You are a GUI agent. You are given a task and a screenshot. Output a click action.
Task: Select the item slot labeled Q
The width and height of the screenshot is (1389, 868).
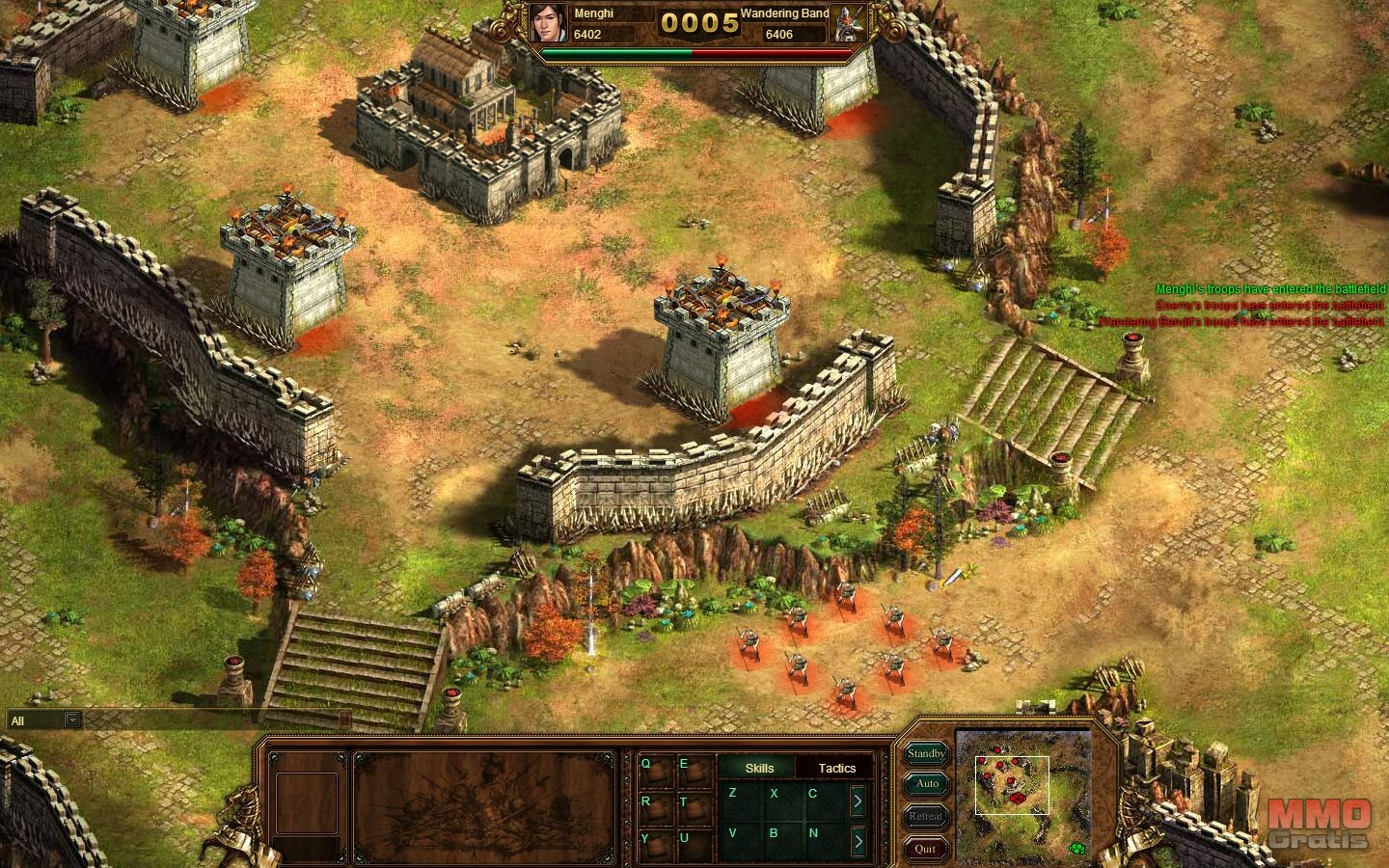pyautogui.click(x=653, y=770)
